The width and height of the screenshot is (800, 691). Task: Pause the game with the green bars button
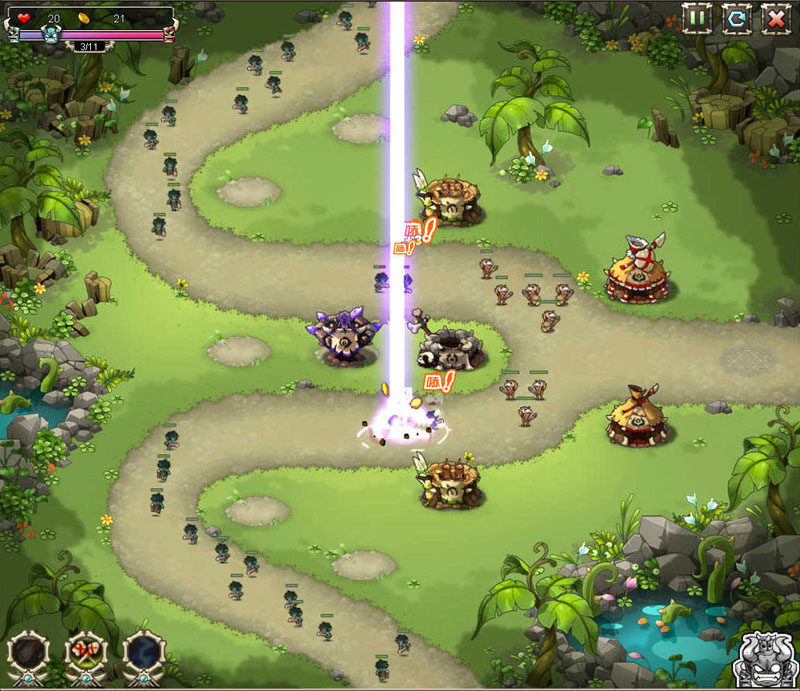point(697,18)
